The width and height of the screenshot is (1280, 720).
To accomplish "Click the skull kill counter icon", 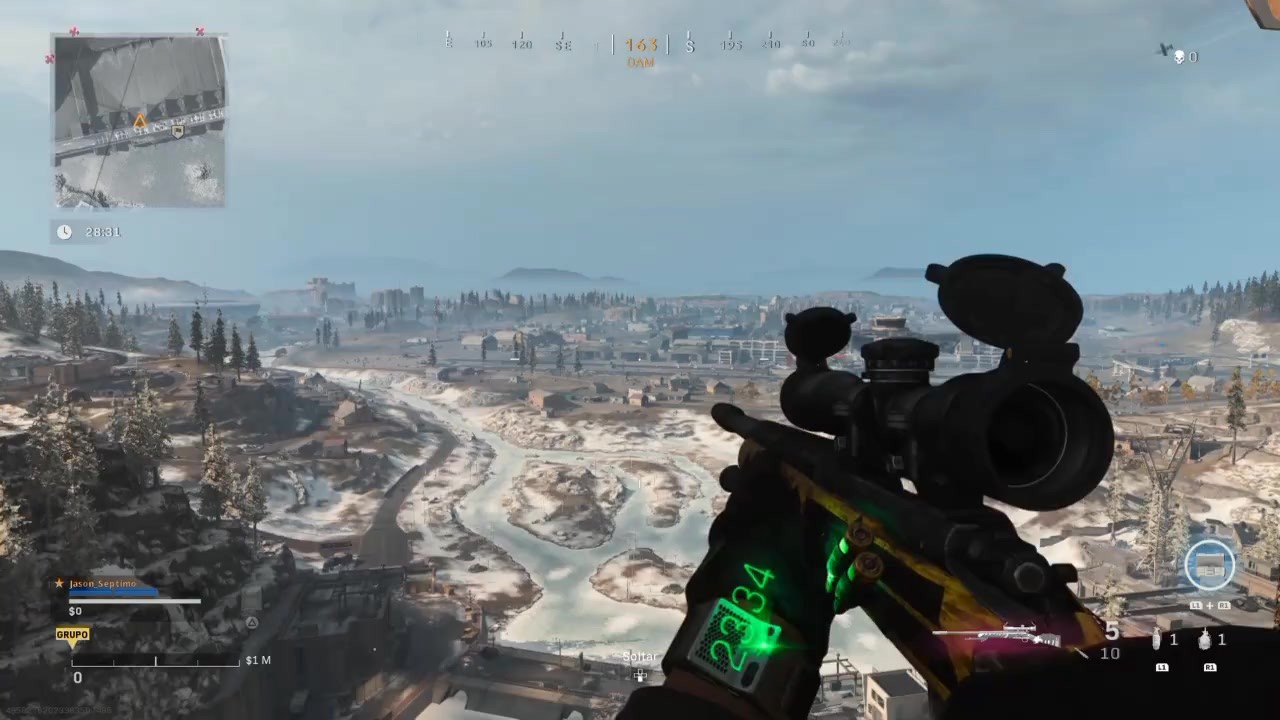I will click(x=1179, y=57).
